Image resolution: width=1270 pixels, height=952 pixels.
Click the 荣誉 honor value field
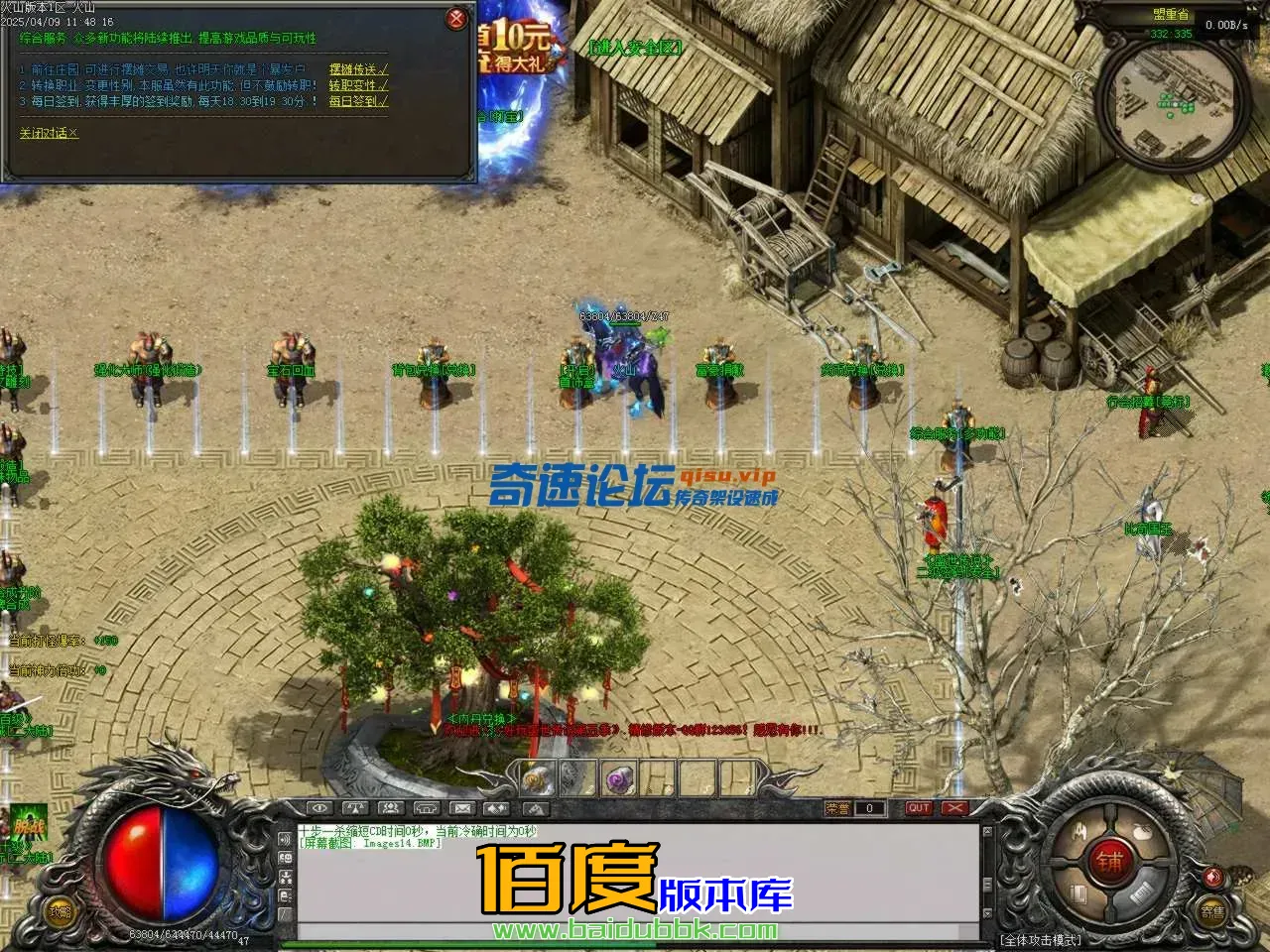(x=870, y=807)
